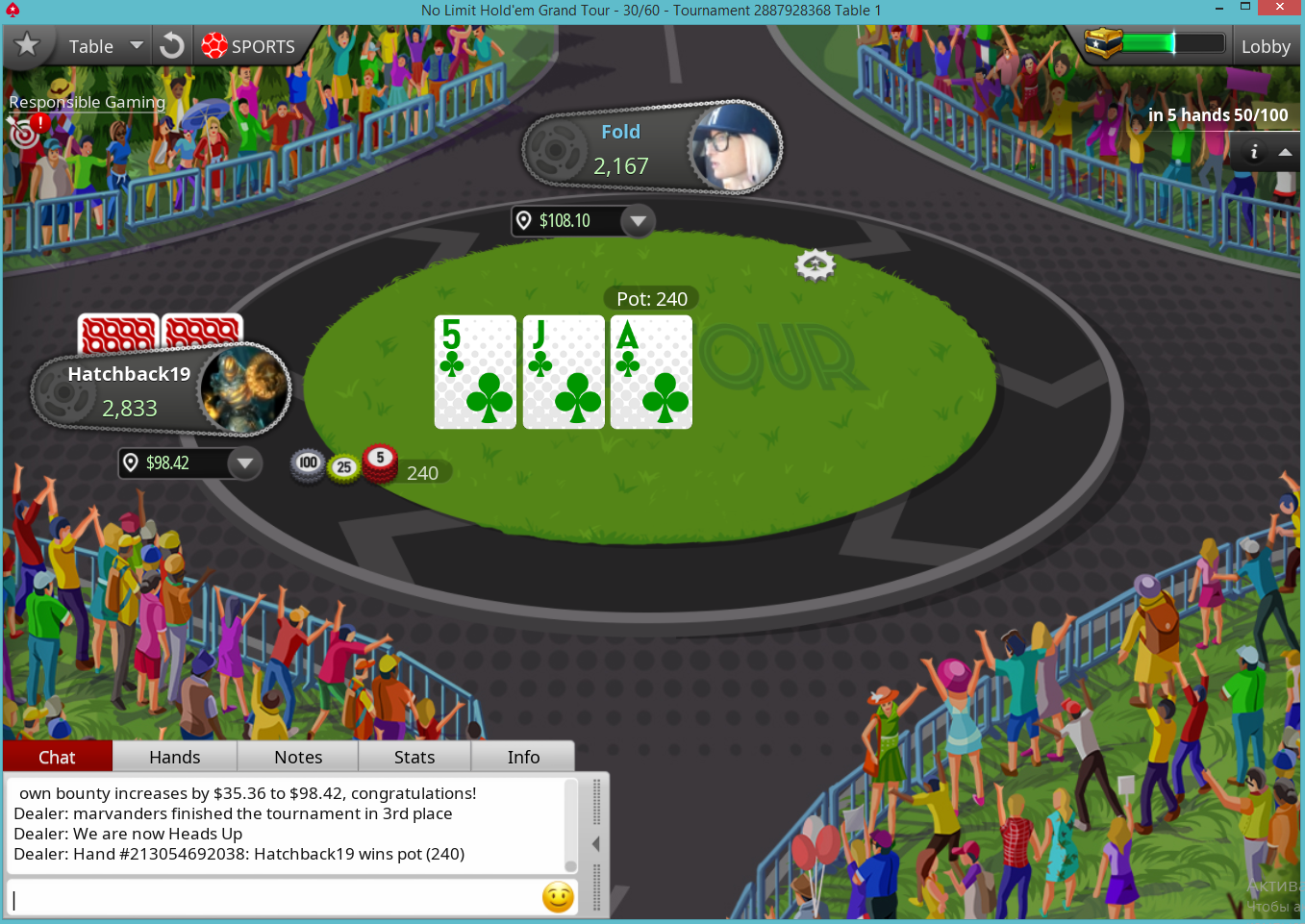Open the SPORTS section
Screen dimensions: 1305x924
pyautogui.click(x=248, y=46)
